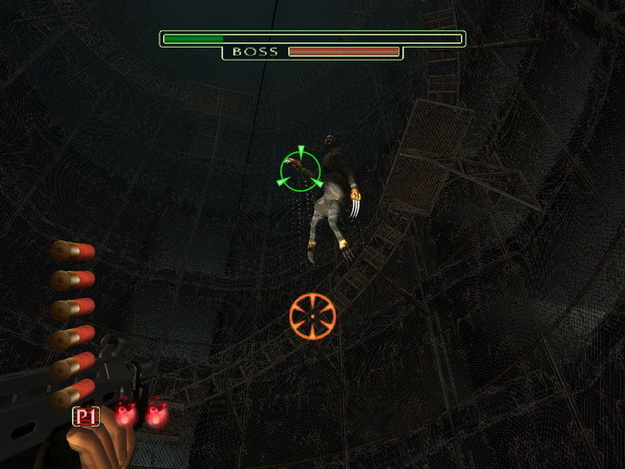
Task: Click the green weak-point target reticle
Action: (299, 171)
